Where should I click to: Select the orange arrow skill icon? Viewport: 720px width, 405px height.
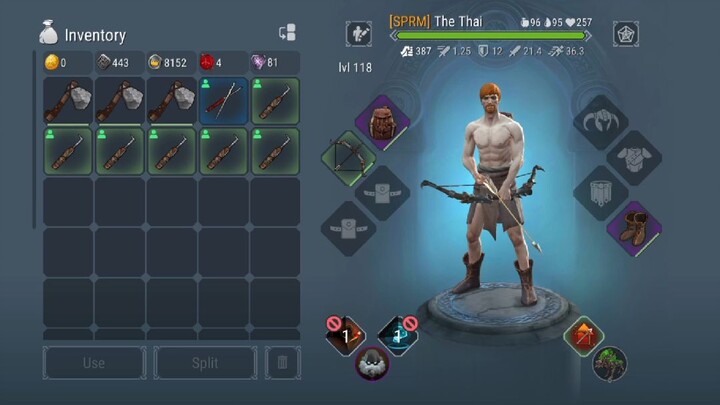click(x=583, y=336)
